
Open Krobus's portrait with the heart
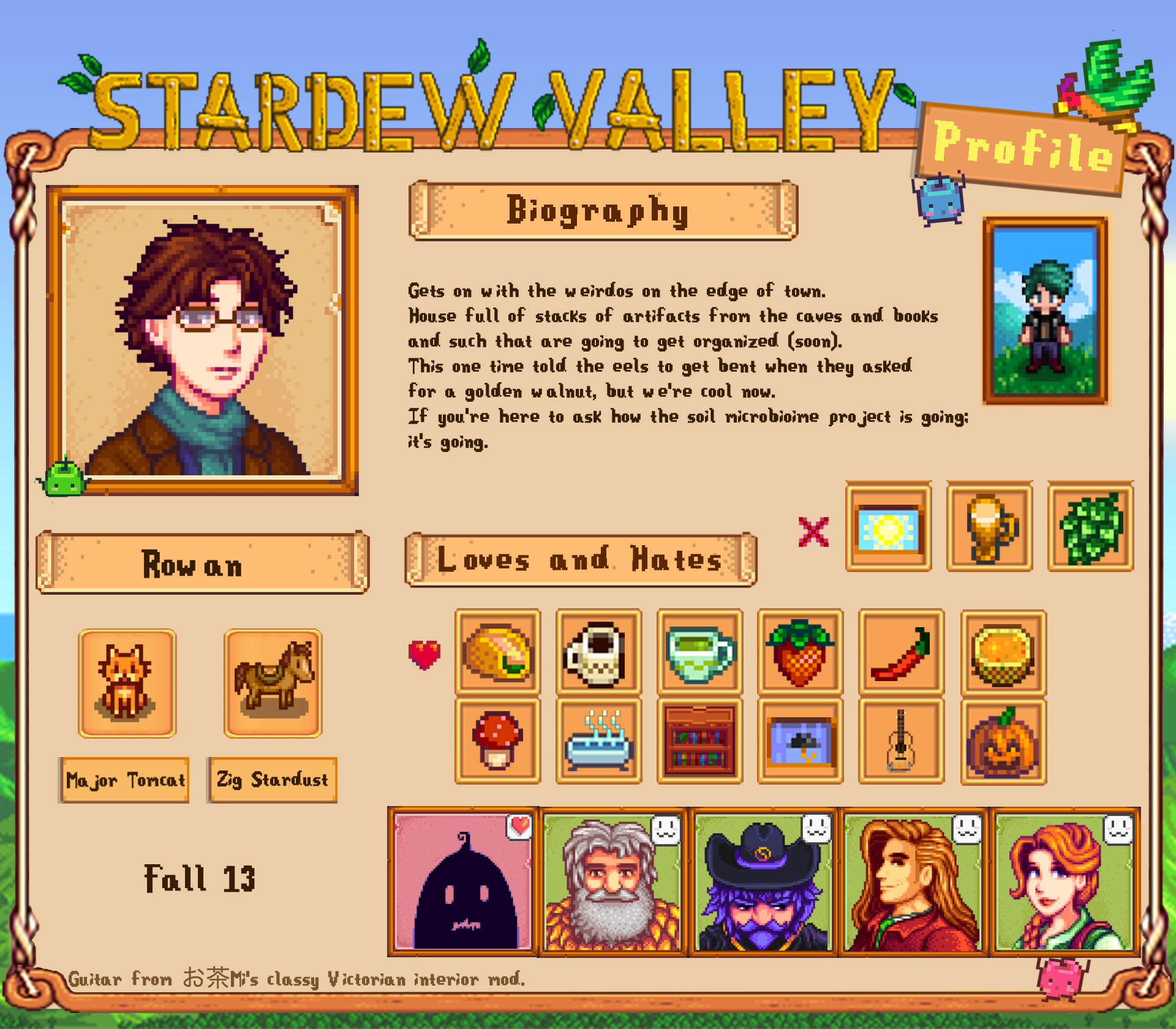point(462,882)
